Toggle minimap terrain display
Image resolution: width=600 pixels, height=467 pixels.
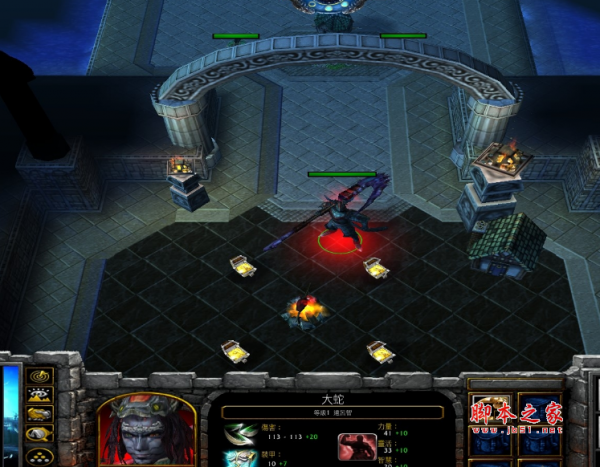tap(40, 396)
